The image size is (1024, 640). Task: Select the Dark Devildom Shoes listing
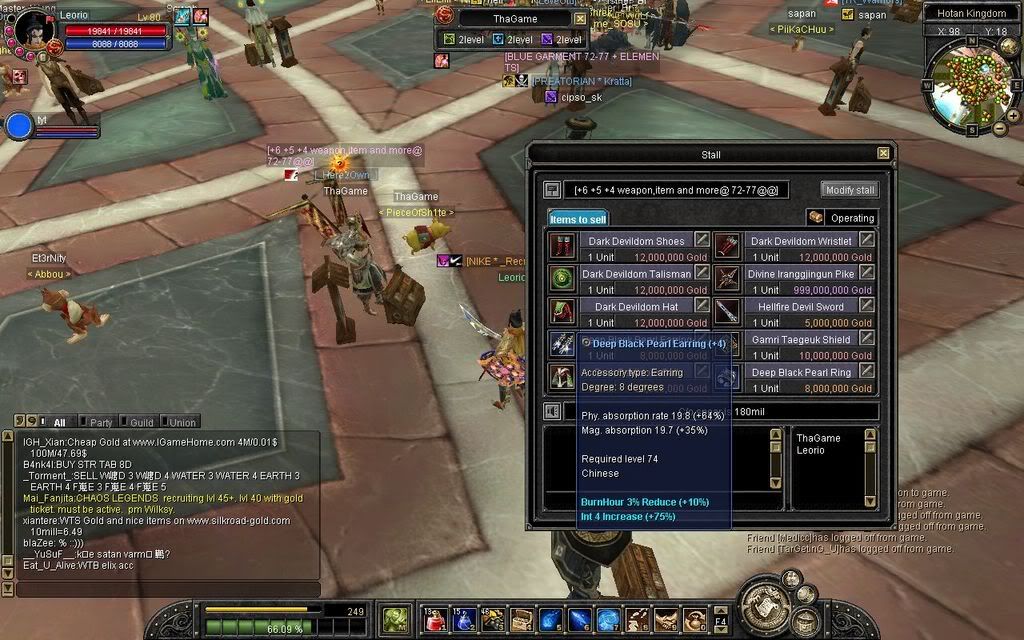pyautogui.click(x=635, y=241)
